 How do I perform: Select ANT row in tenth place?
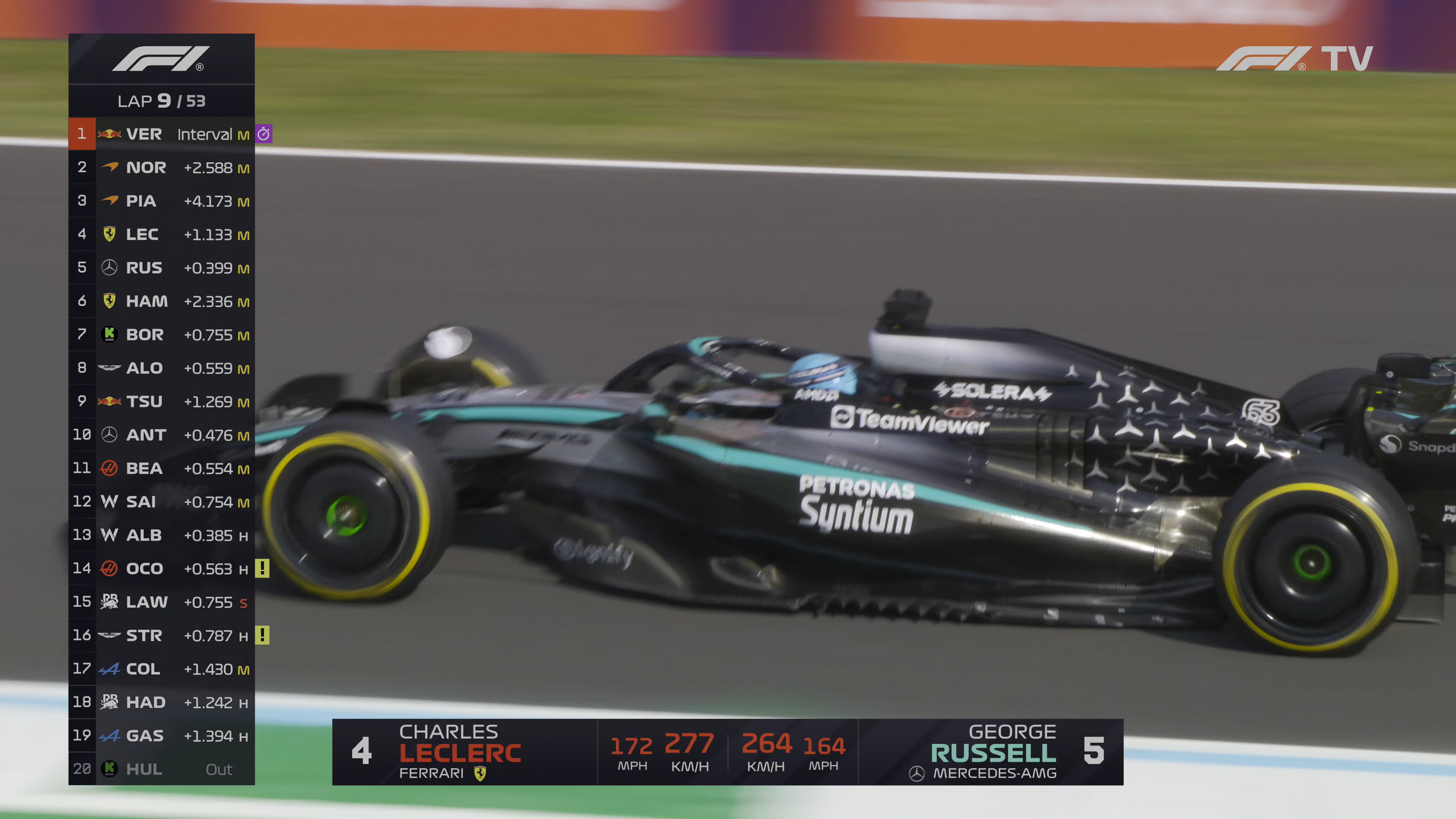coord(161,435)
